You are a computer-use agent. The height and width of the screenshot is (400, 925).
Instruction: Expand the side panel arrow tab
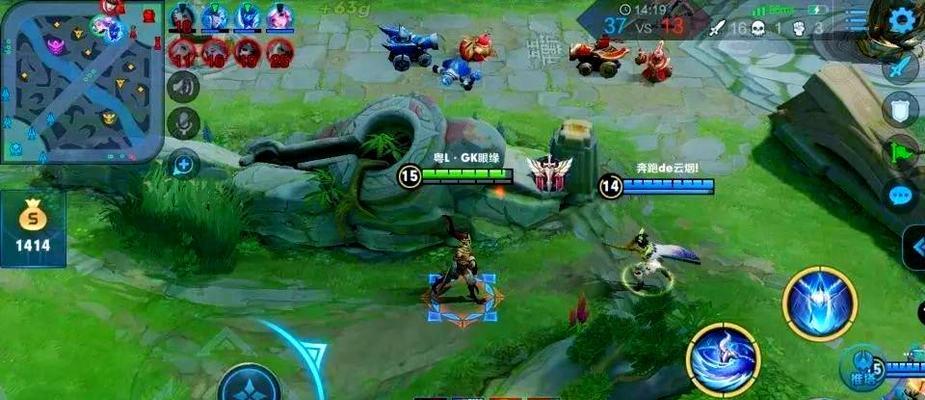pyautogui.click(x=915, y=248)
